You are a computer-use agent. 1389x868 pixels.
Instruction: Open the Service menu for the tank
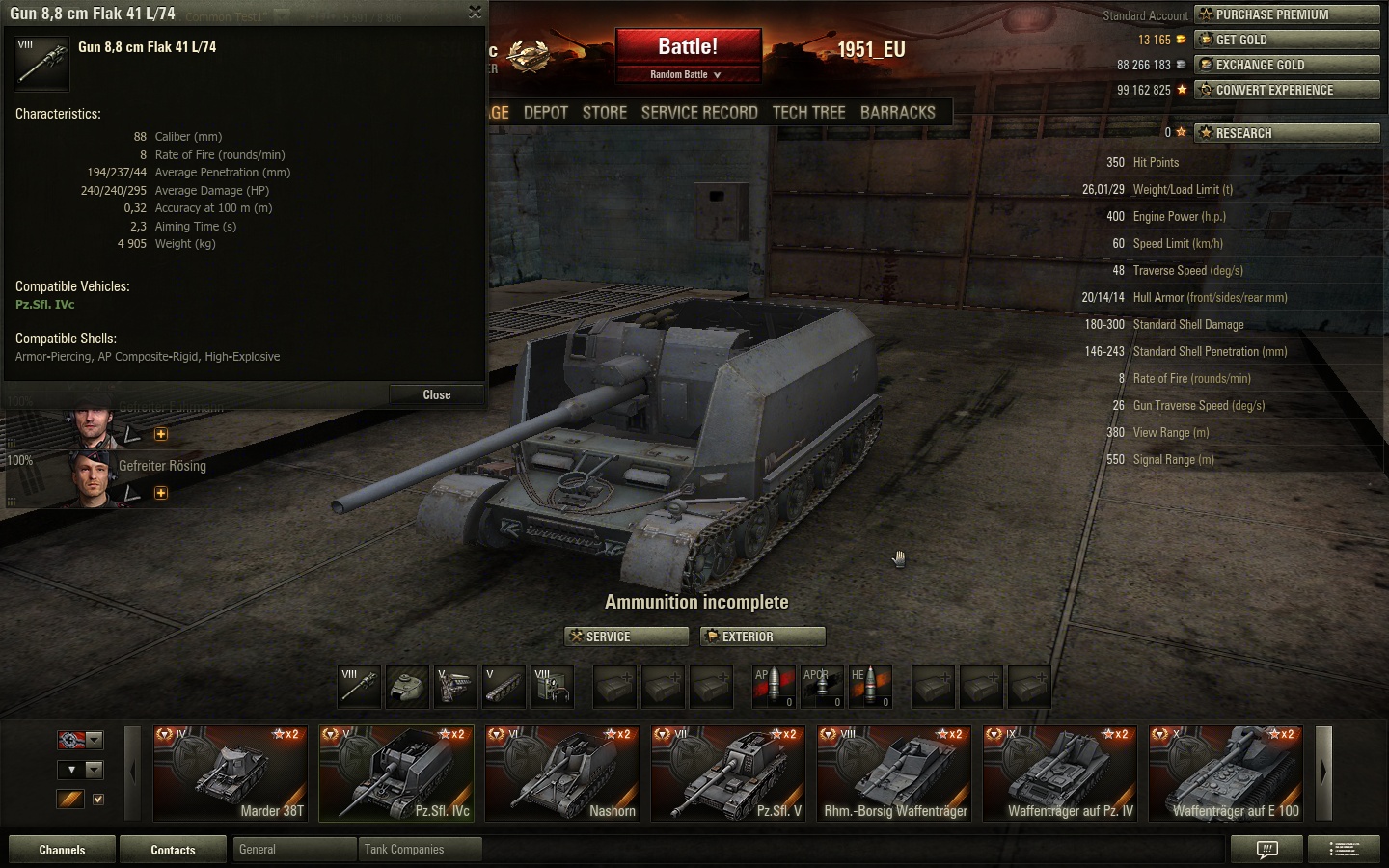pyautogui.click(x=626, y=637)
